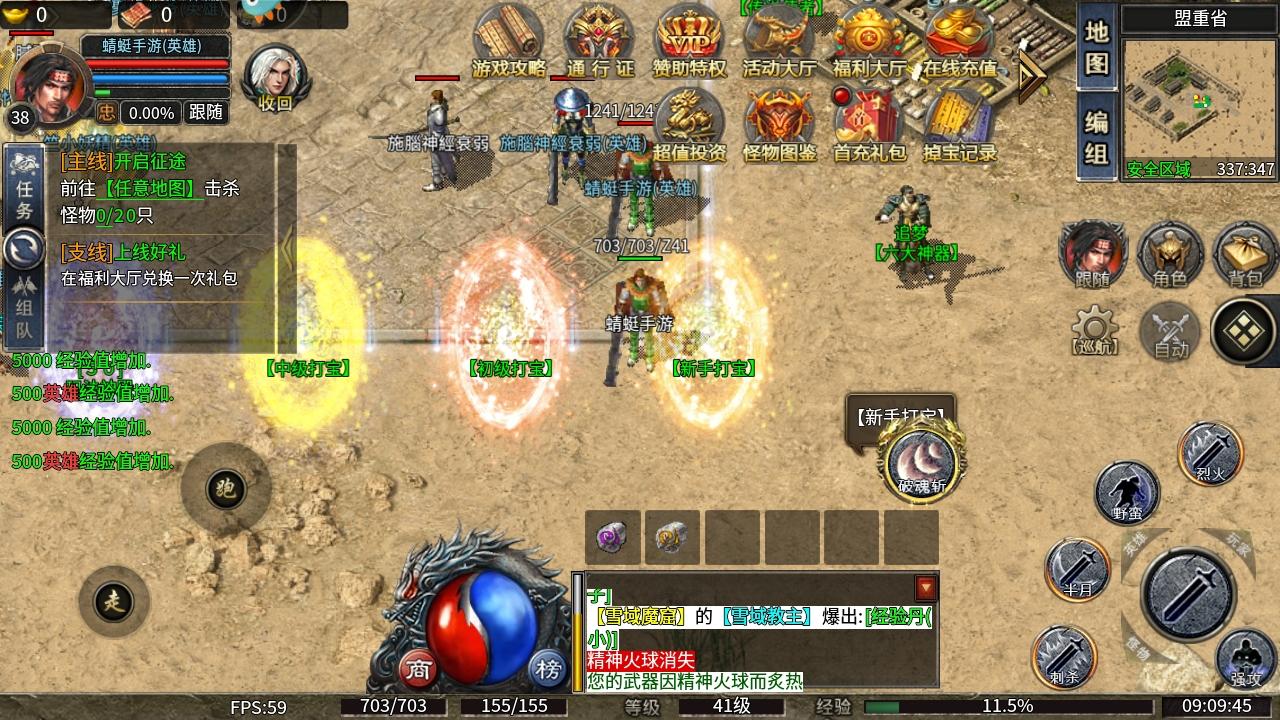Switch to the 编组 group tab
This screenshot has width=1280, height=720.
click(x=1097, y=138)
